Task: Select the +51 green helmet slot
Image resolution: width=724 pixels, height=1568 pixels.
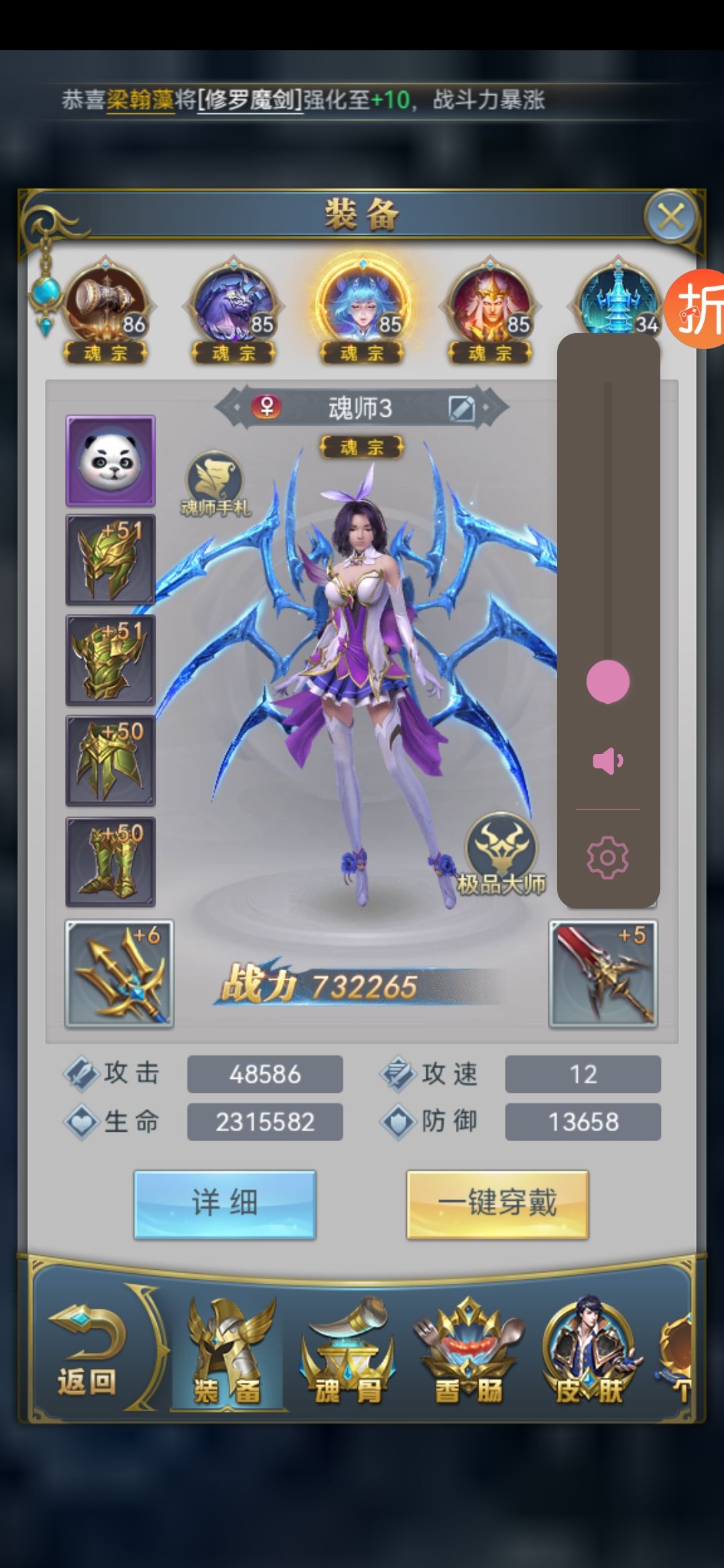Action: (111, 560)
